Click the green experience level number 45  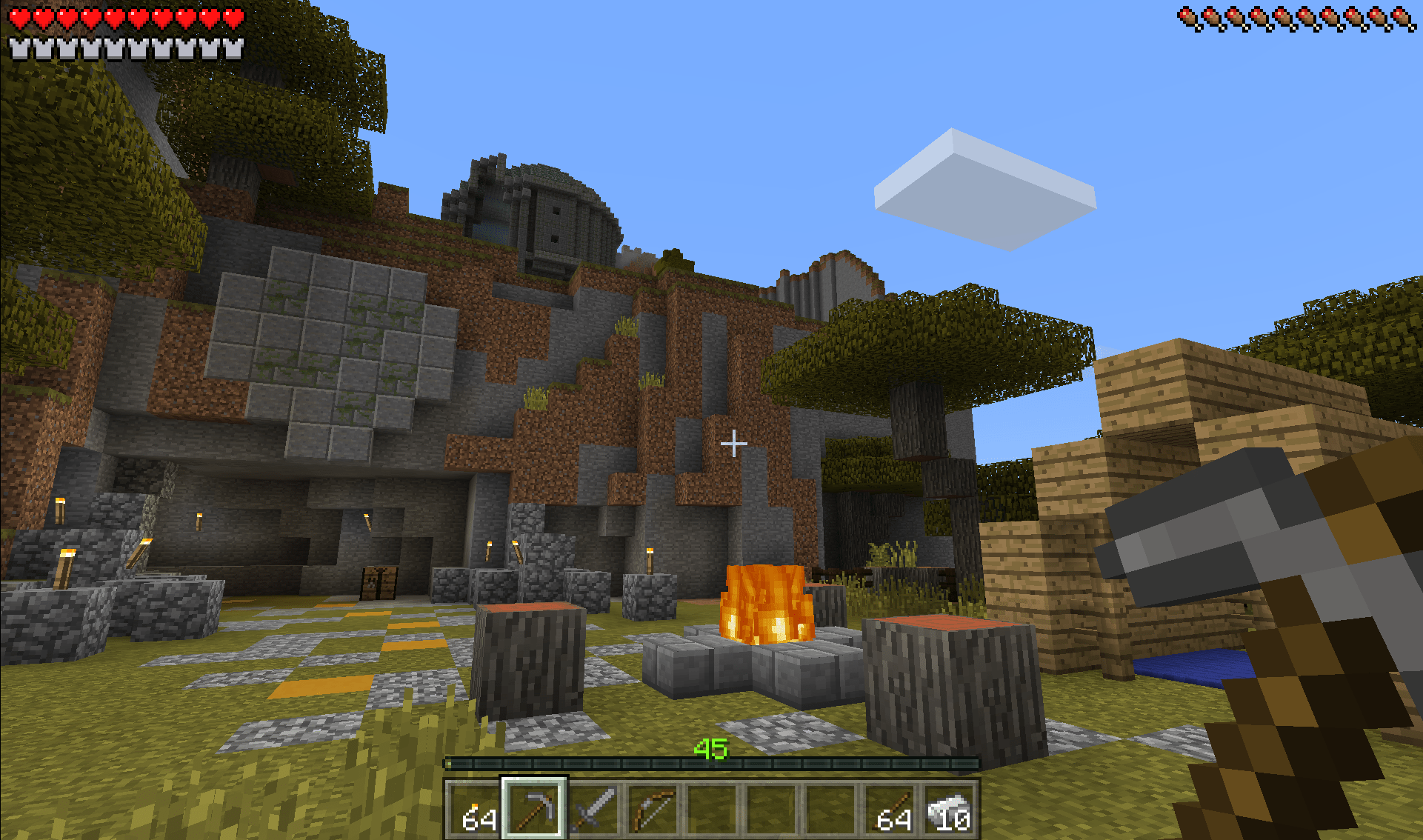pyautogui.click(x=713, y=750)
